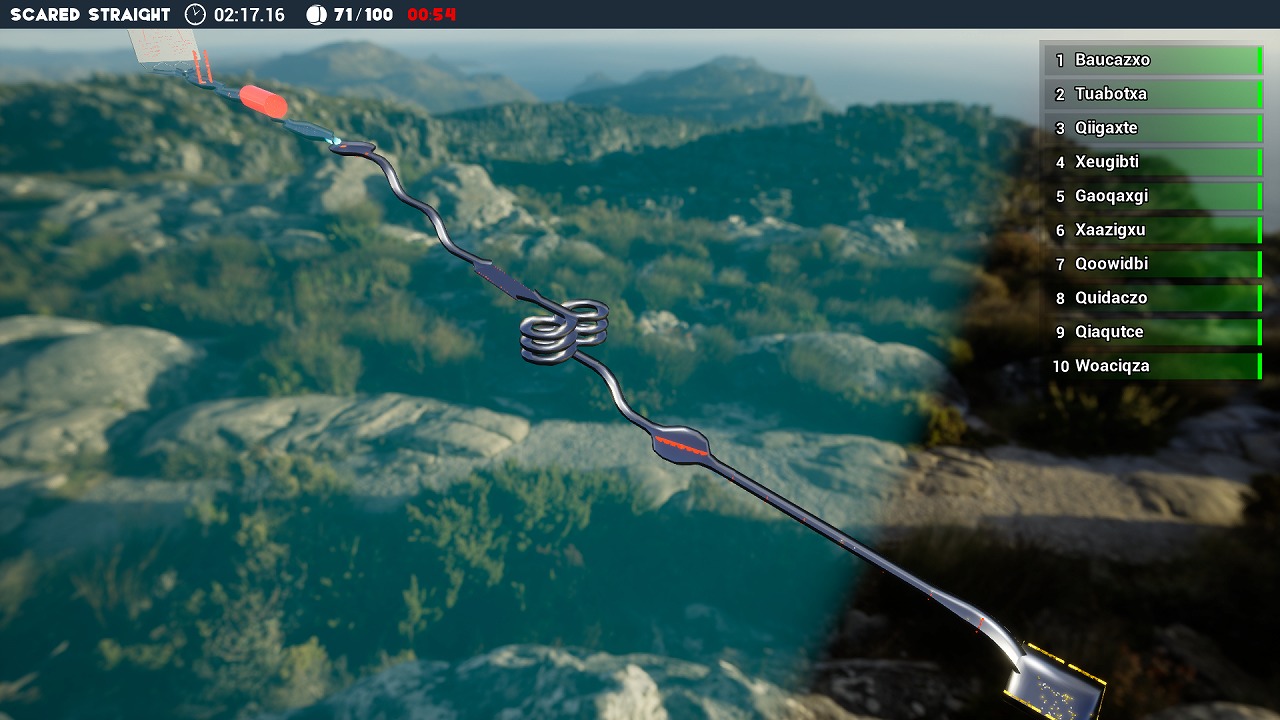Viewport: 1280px width, 720px height.
Task: Pick Gaoqaxgi in the standings
Action: (x=1152, y=196)
